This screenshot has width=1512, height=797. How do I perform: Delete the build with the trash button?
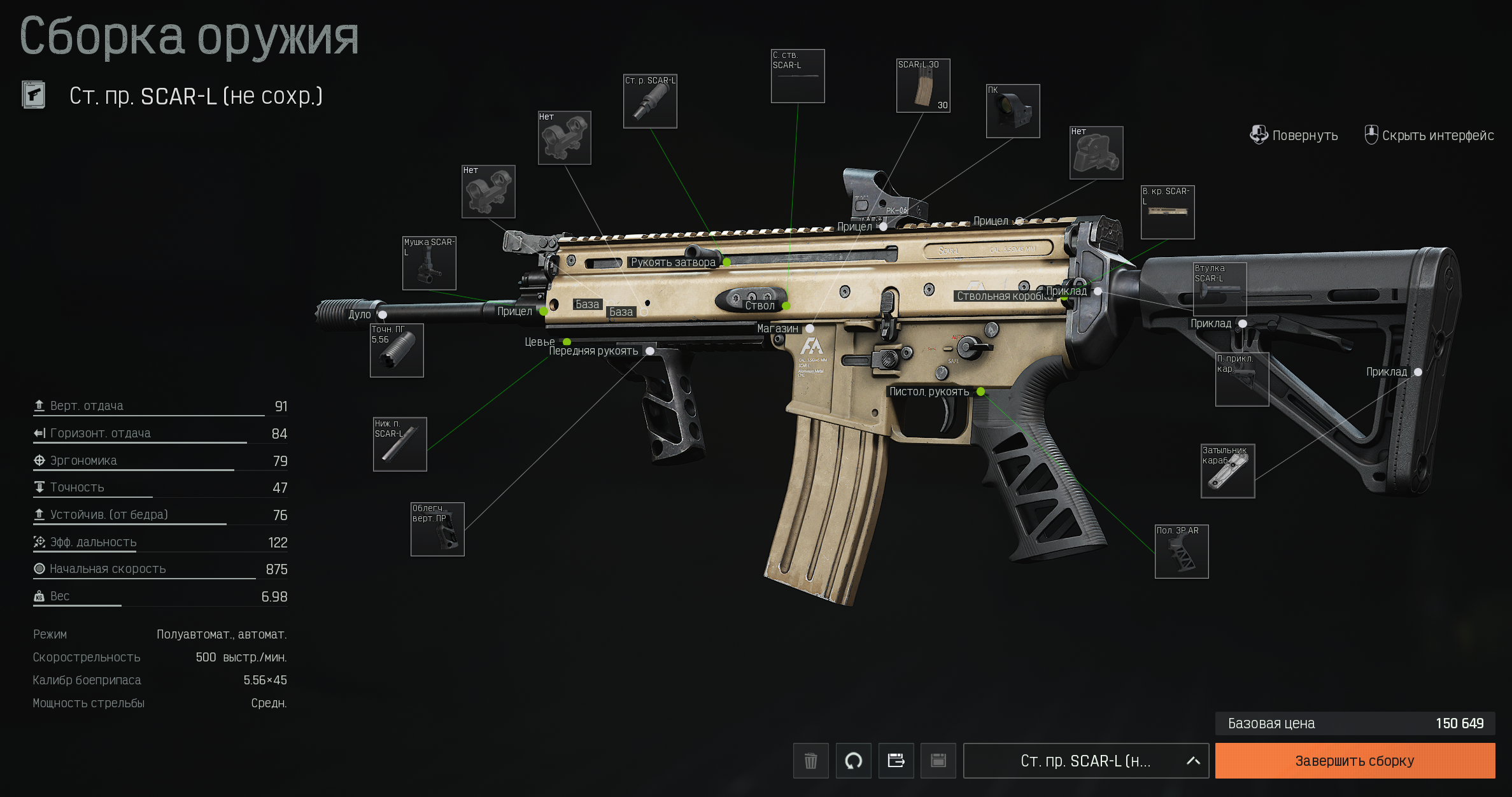(x=810, y=761)
